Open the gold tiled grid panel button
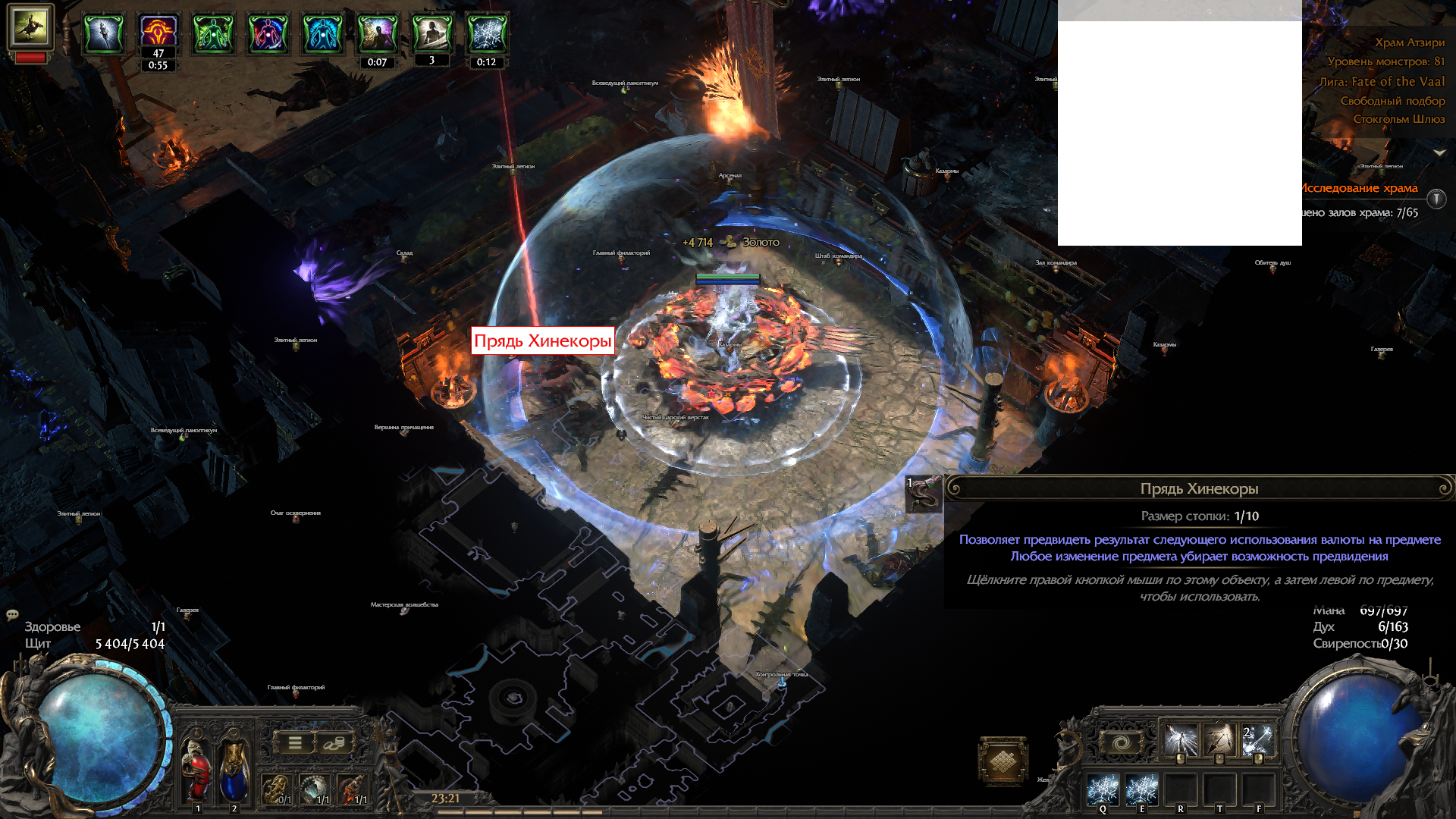The width and height of the screenshot is (1456, 819). pyautogui.click(x=1003, y=760)
